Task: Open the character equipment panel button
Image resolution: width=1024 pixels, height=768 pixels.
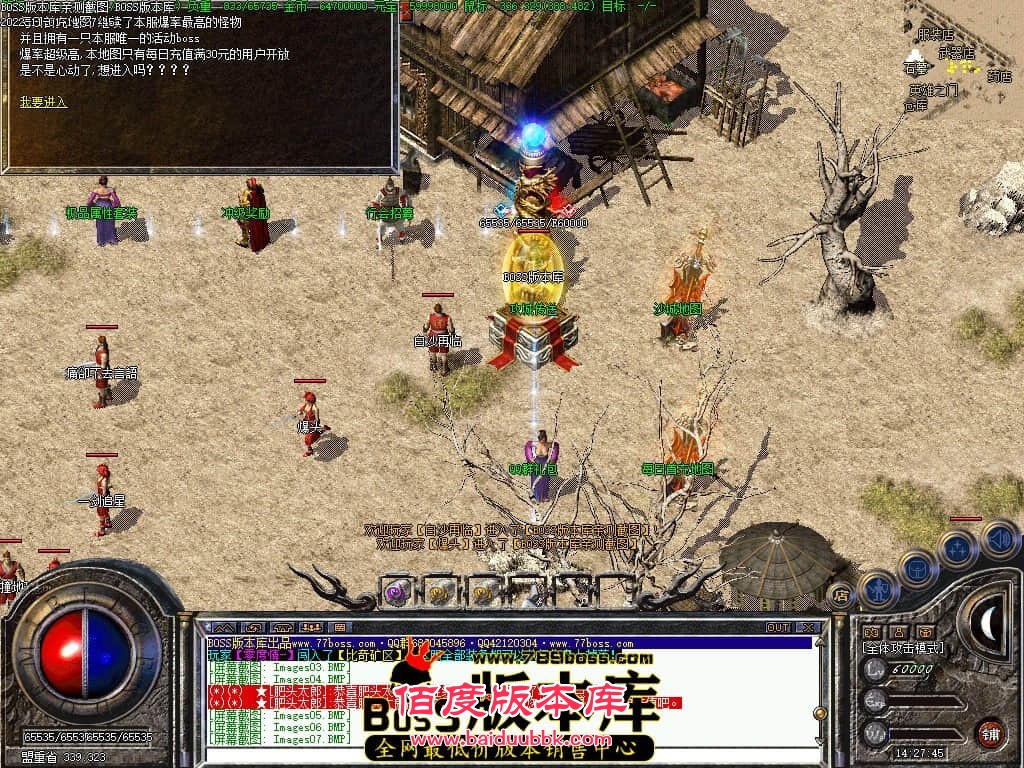Action: (x=879, y=590)
